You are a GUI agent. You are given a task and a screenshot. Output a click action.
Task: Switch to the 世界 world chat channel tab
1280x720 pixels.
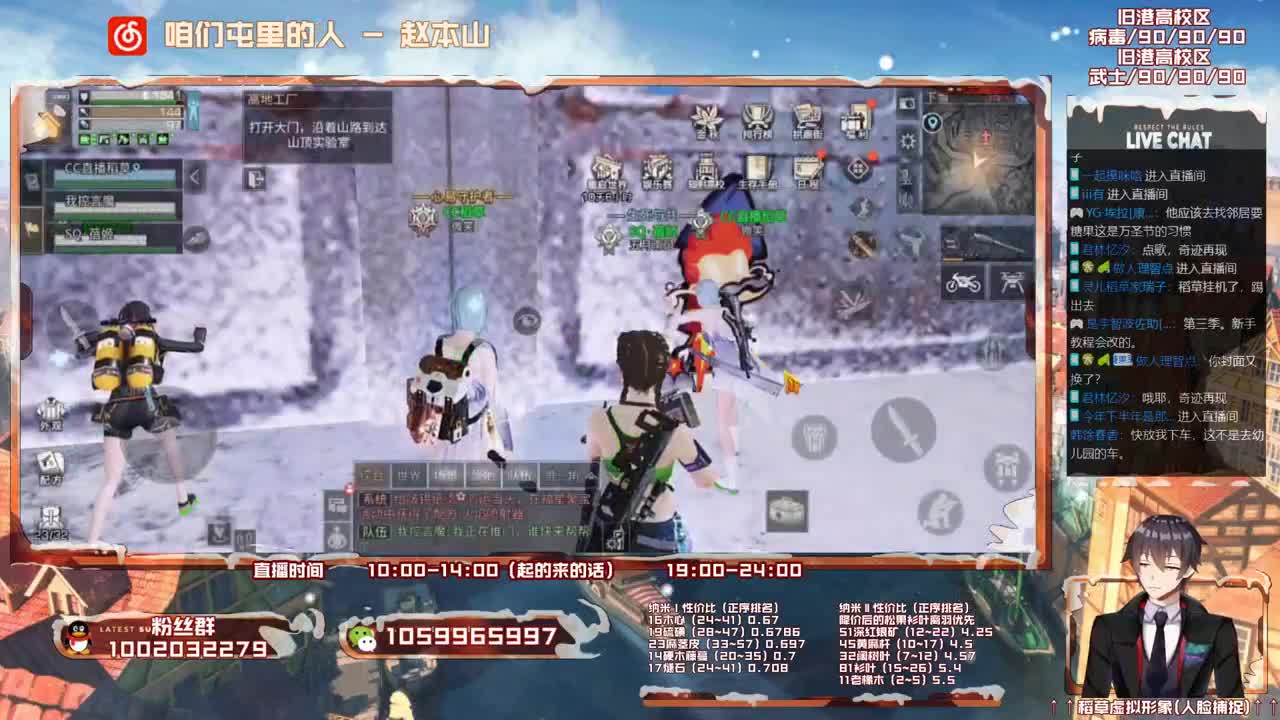click(409, 473)
